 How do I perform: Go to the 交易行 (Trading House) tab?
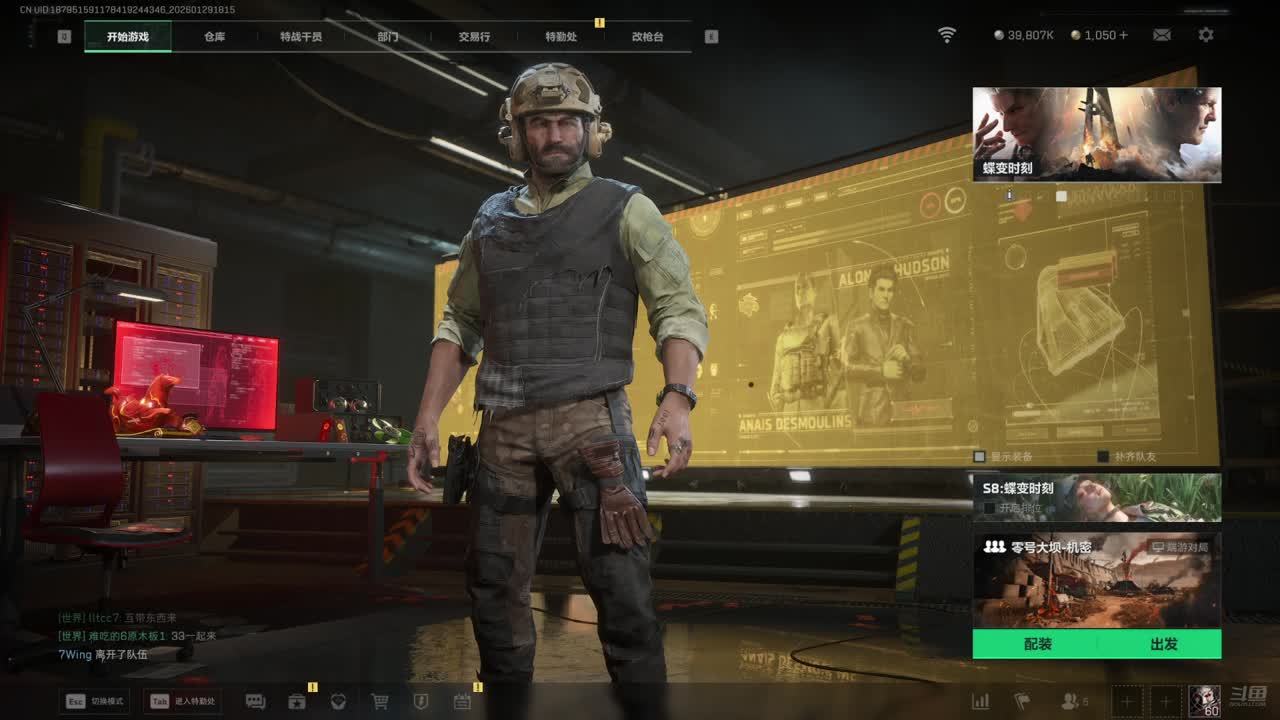point(474,37)
